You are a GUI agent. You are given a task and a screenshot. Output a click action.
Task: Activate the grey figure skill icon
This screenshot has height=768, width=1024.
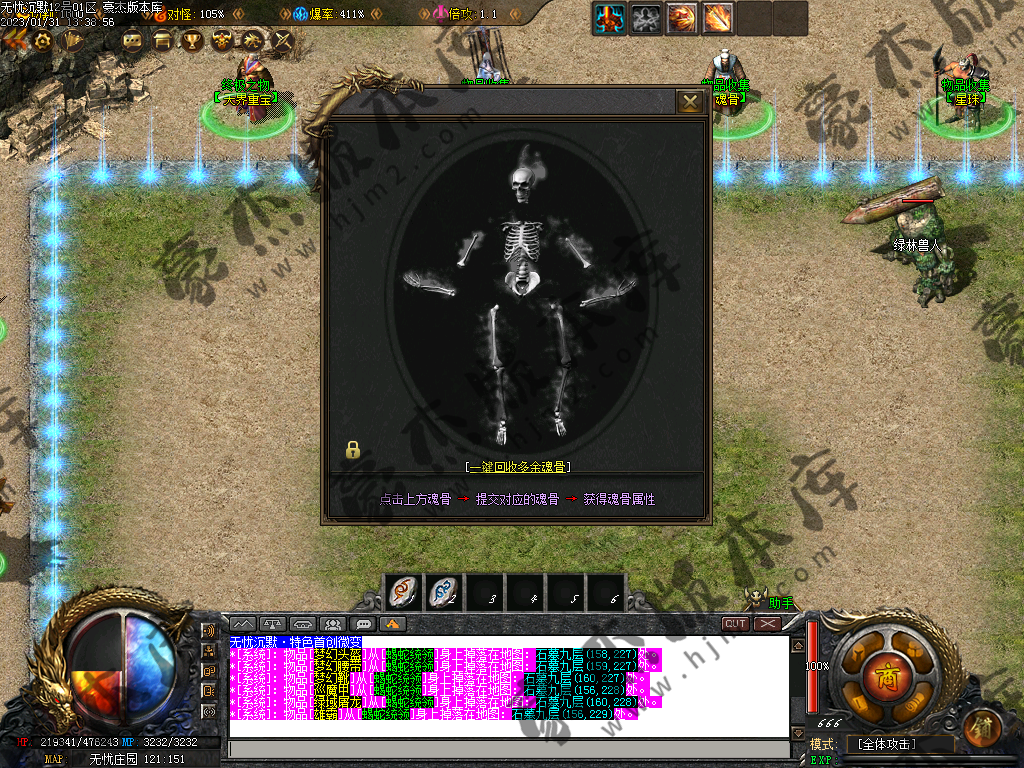(645, 18)
